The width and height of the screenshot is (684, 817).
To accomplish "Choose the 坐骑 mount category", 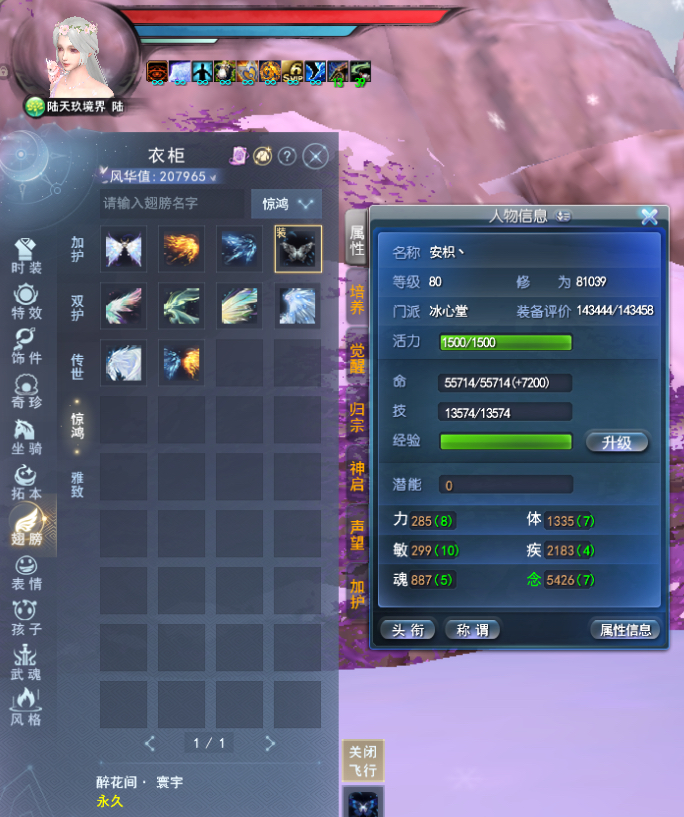I will coord(27,437).
